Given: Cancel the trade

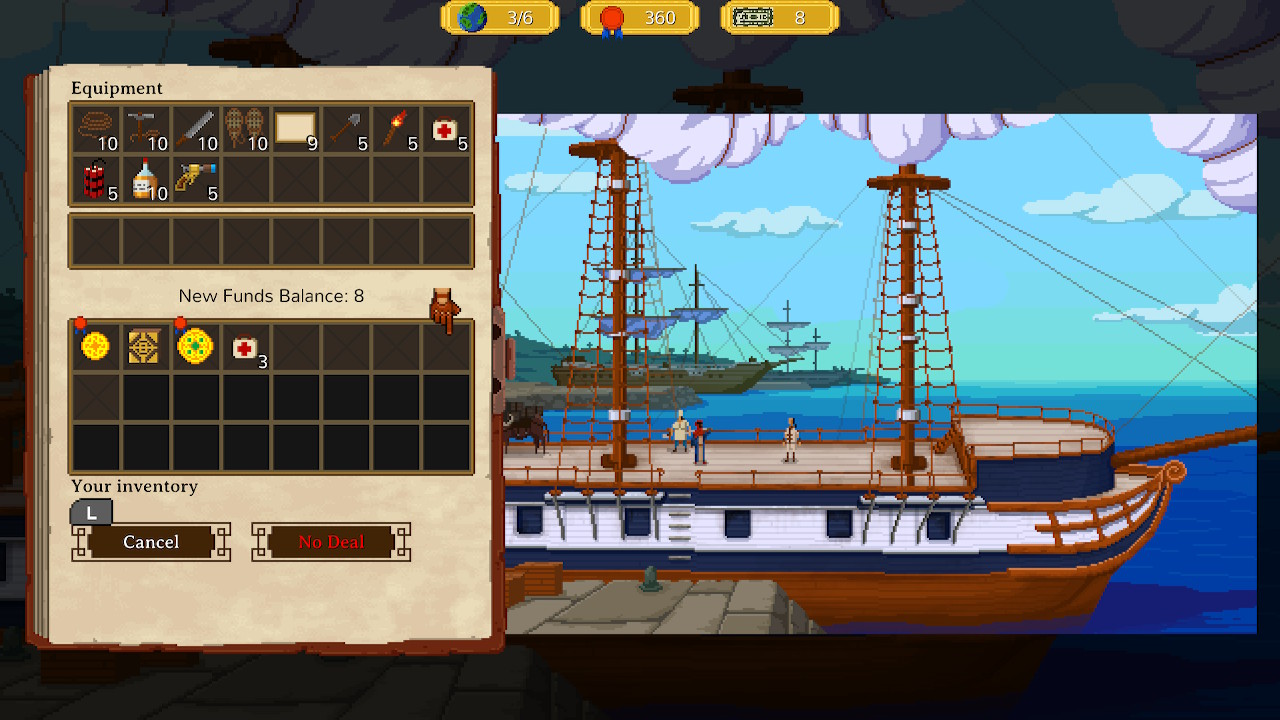Looking at the screenshot, I should (151, 542).
